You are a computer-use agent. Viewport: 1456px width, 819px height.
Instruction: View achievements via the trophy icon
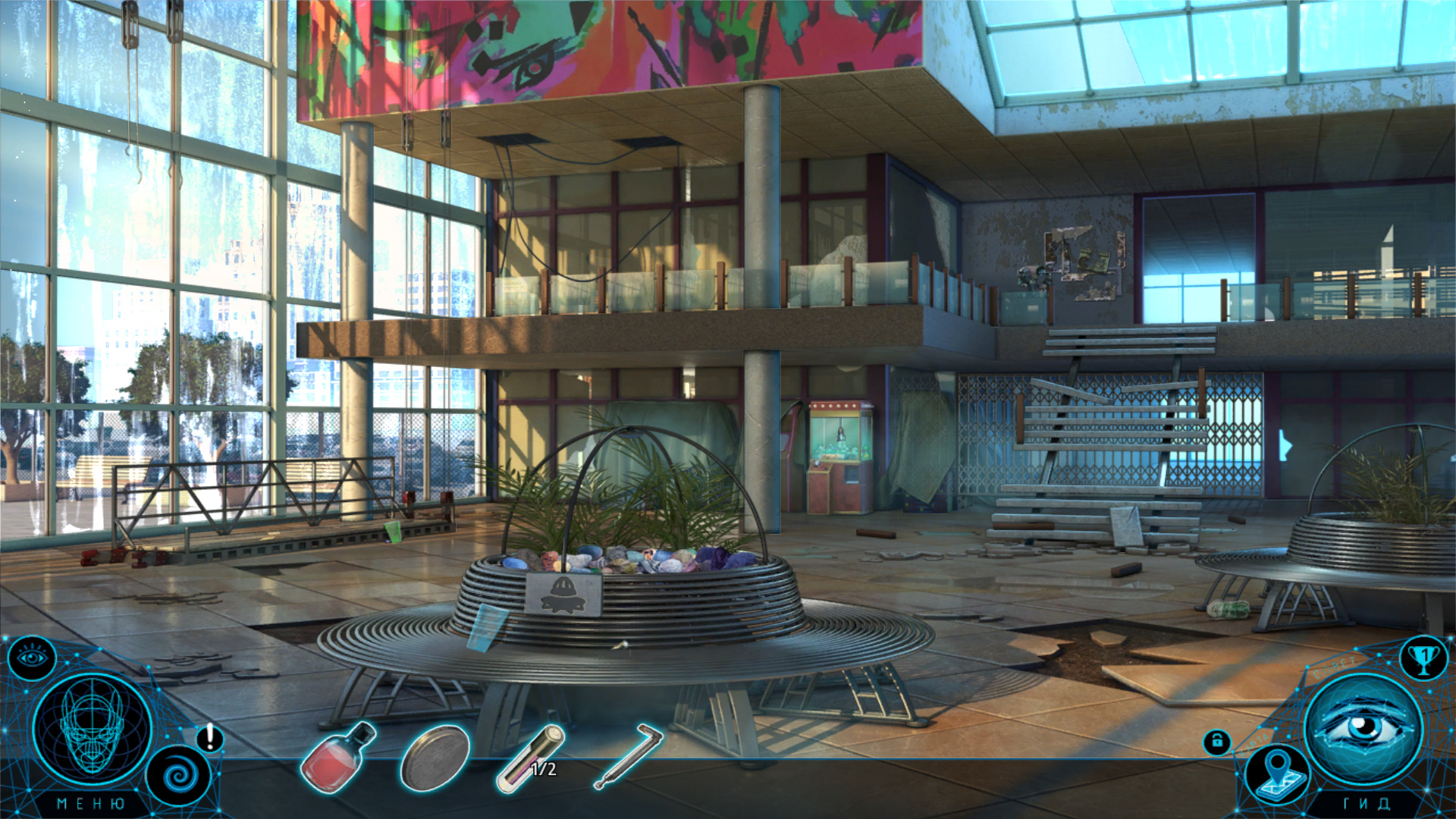[x=1423, y=658]
